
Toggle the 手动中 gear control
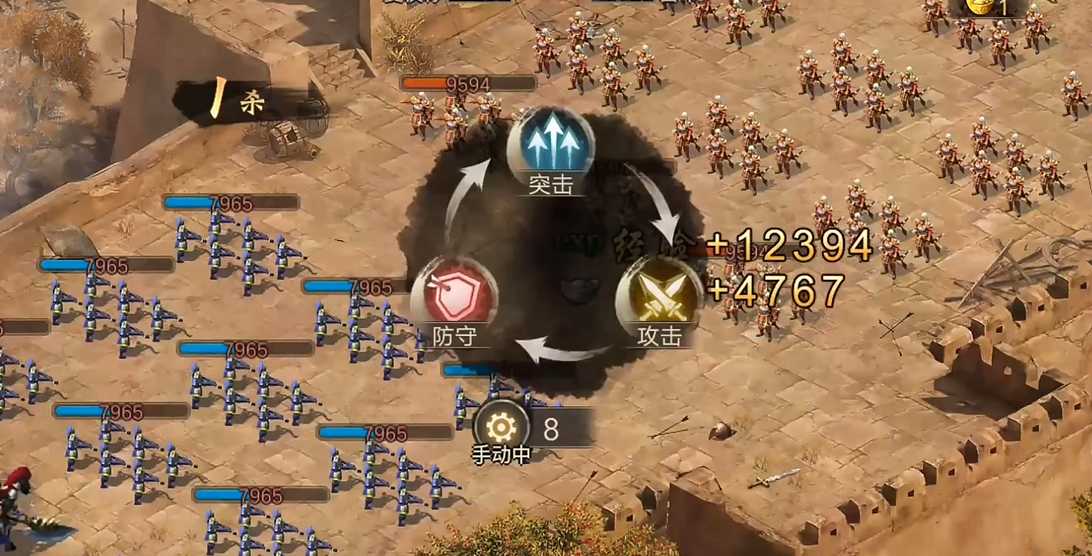pyautogui.click(x=502, y=428)
